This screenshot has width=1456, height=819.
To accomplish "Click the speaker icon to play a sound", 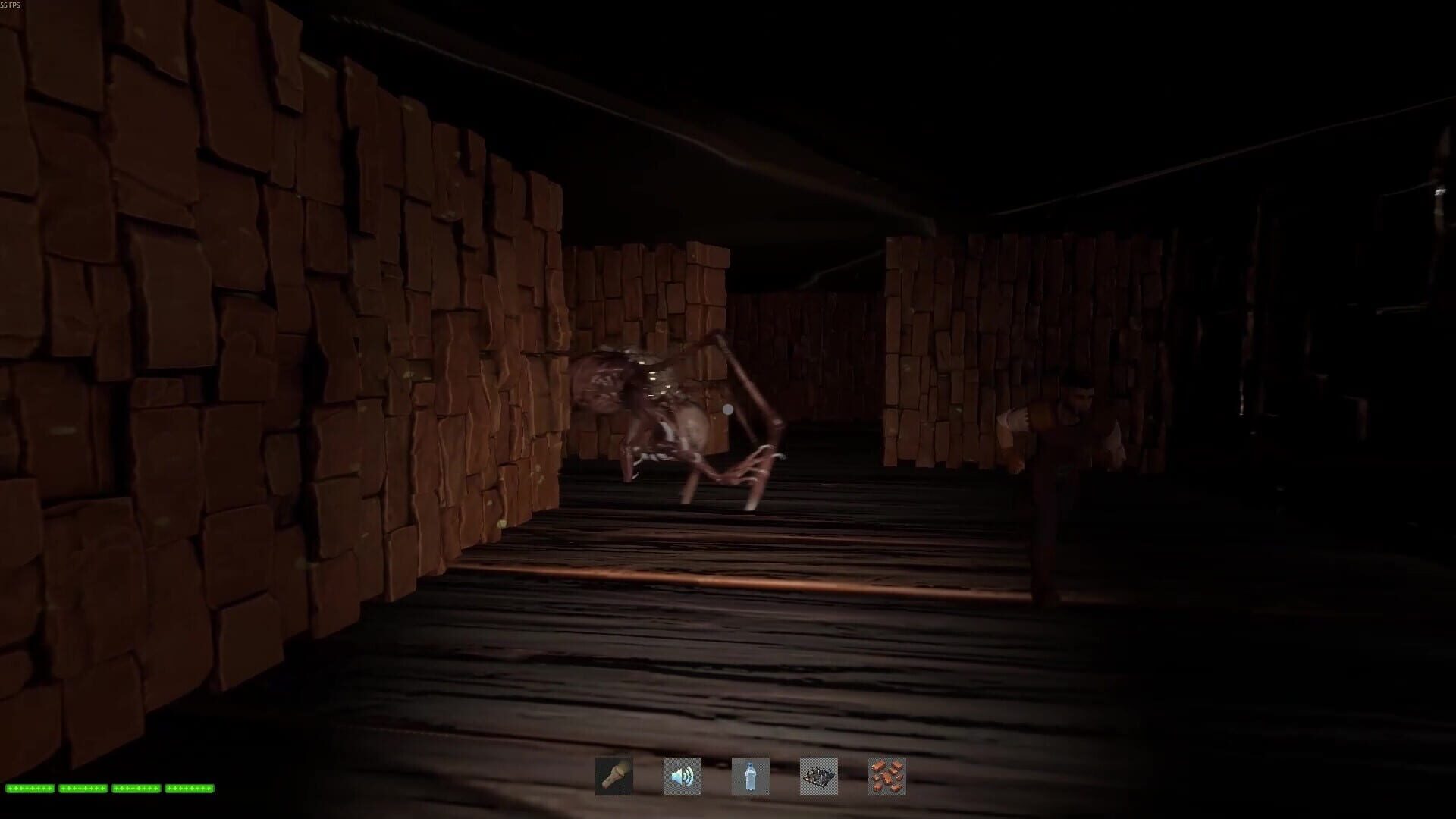I will 681,777.
